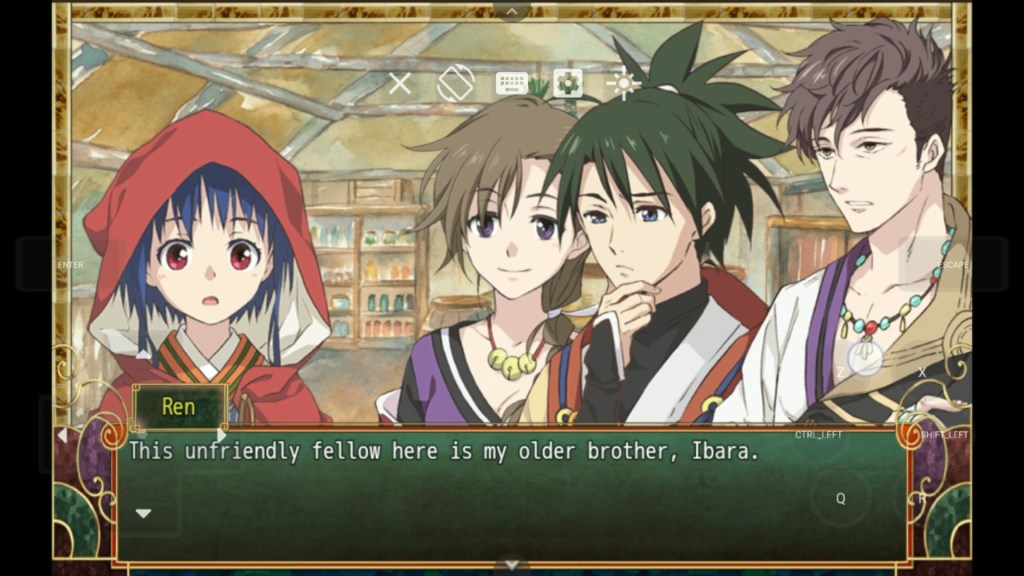Tap the ENTER virtual button
Screen dimensions: 1024x576
click(x=71, y=265)
